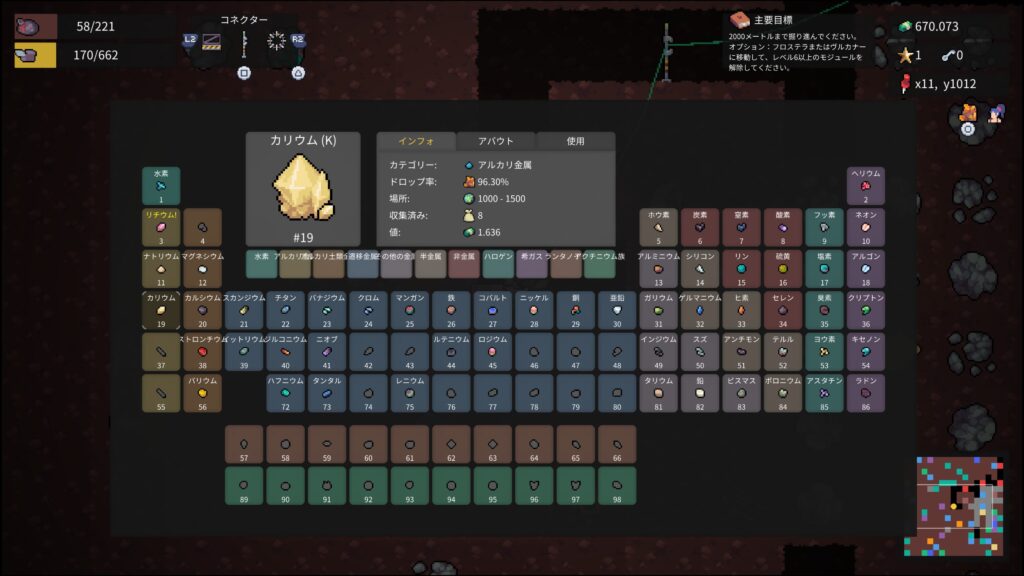Select the 希ガス category filter
The height and width of the screenshot is (576, 1024).
pyautogui.click(x=532, y=264)
